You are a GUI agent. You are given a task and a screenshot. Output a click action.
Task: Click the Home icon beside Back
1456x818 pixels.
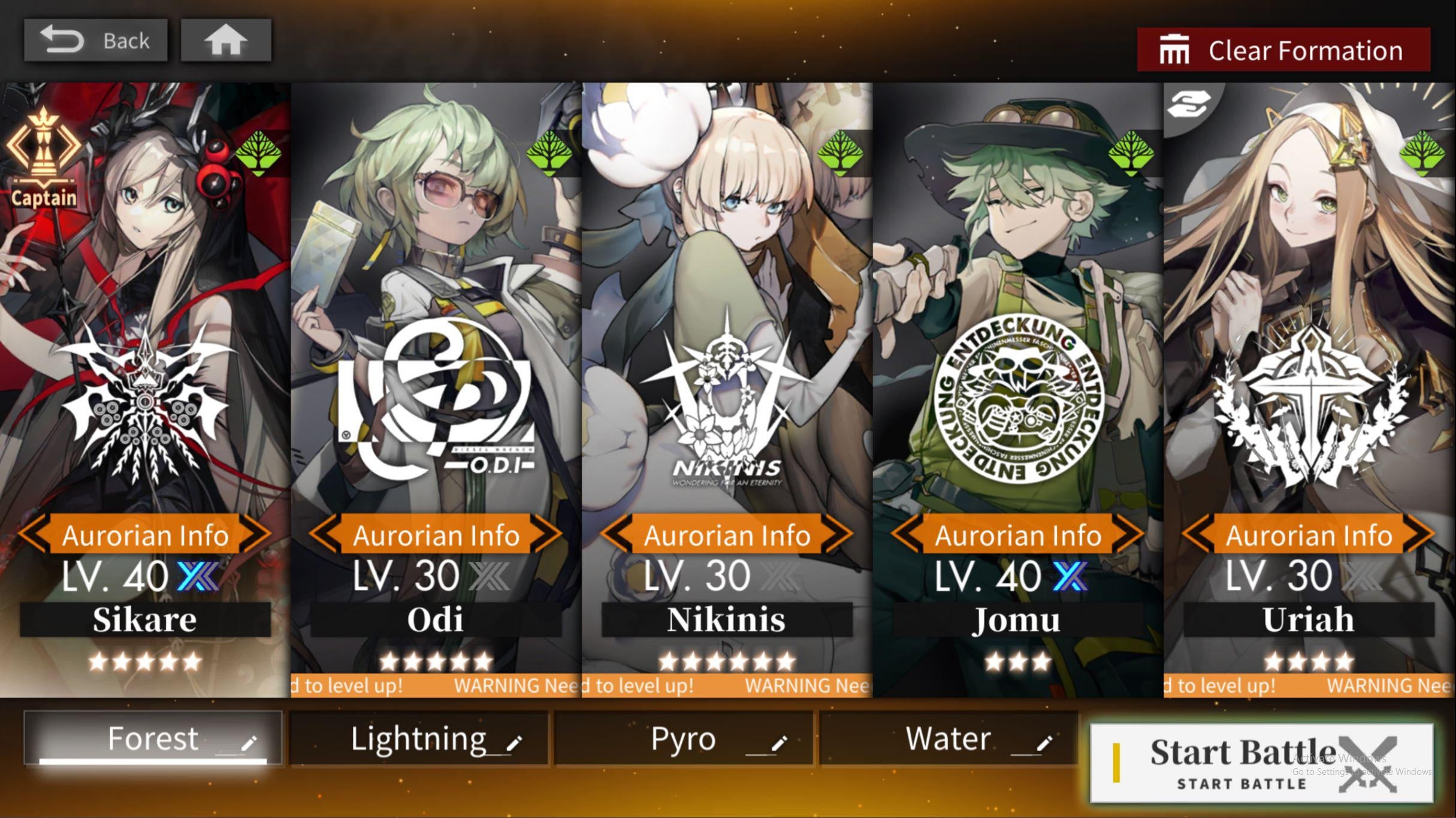point(225,40)
